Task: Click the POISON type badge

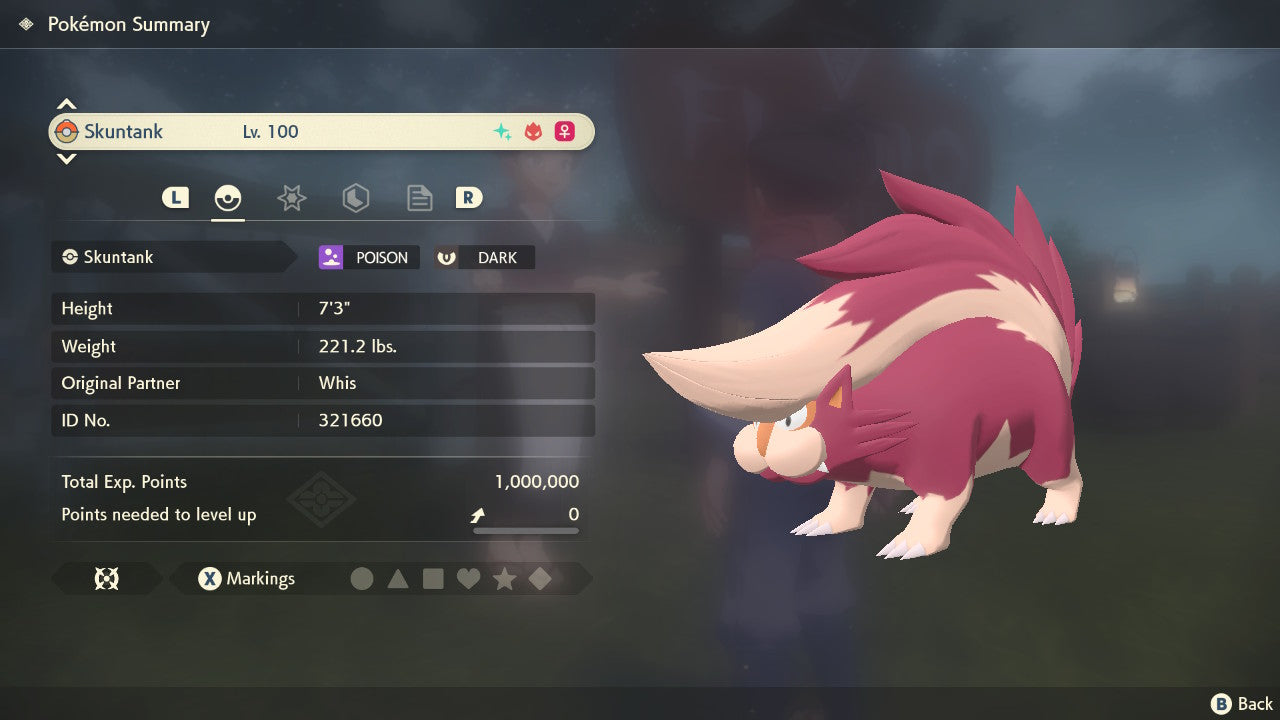Action: point(369,258)
